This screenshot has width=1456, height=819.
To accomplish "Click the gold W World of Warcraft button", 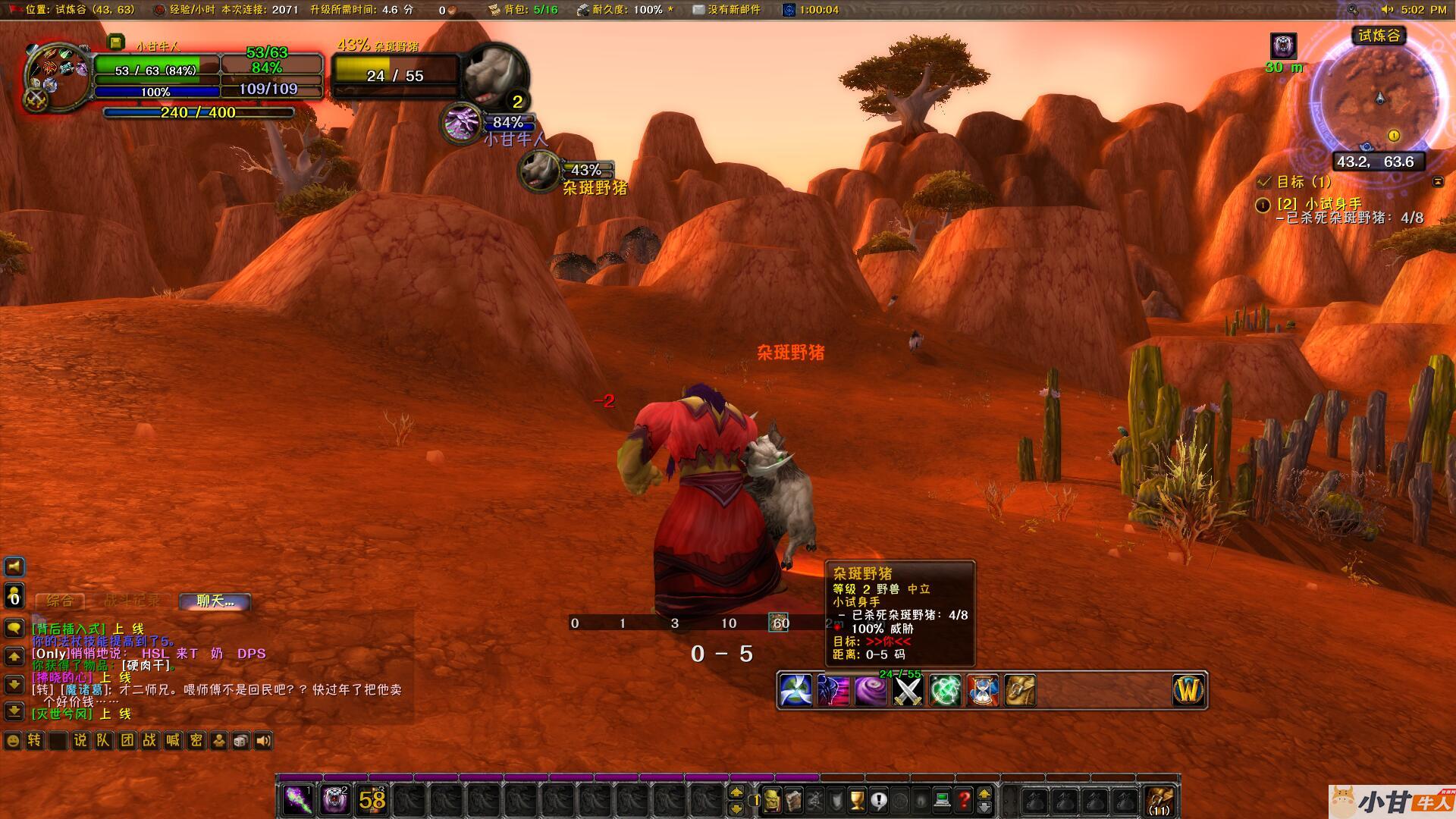I will click(1188, 691).
